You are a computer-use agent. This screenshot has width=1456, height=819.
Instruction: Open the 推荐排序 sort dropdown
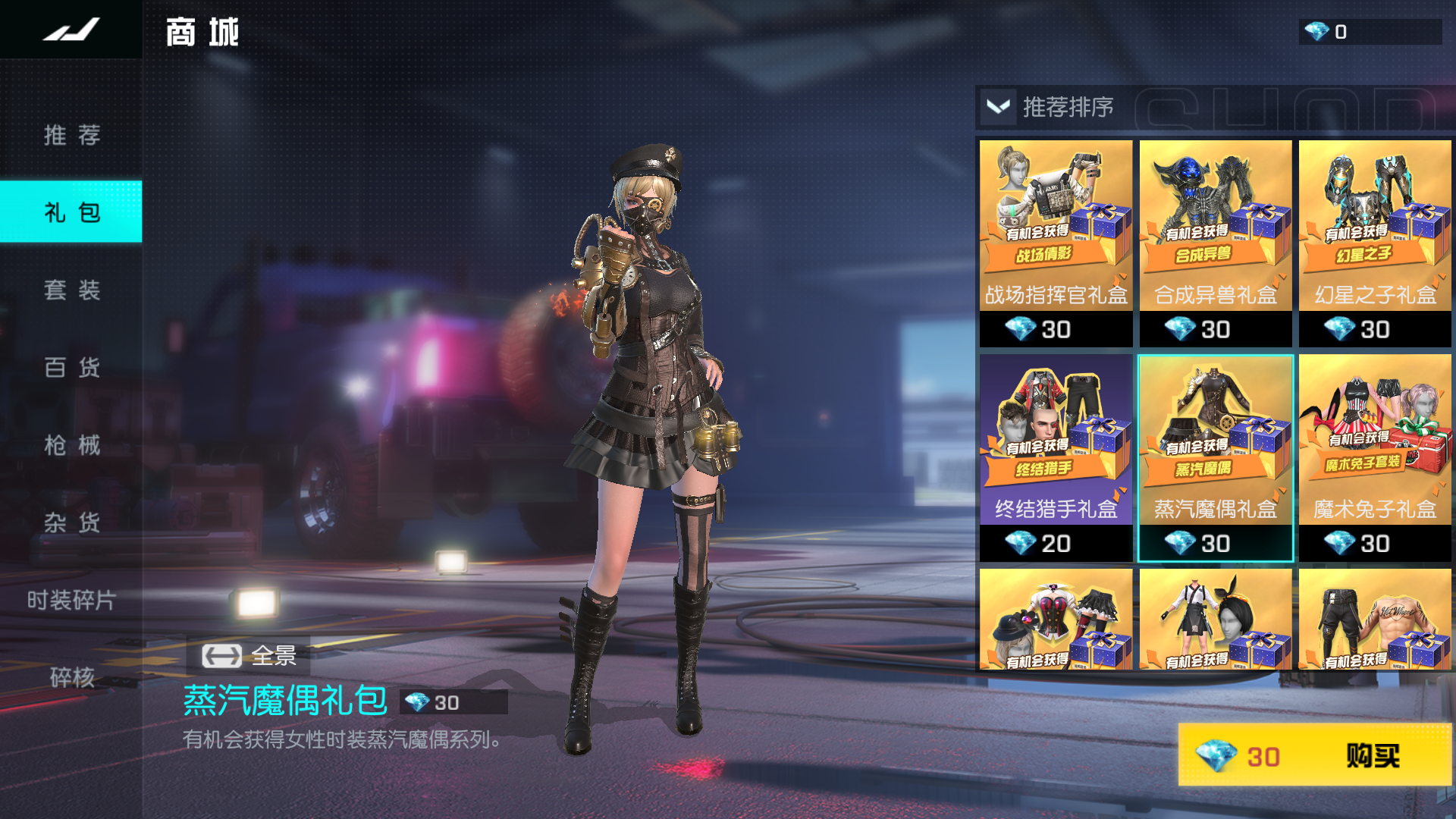[x=1049, y=107]
